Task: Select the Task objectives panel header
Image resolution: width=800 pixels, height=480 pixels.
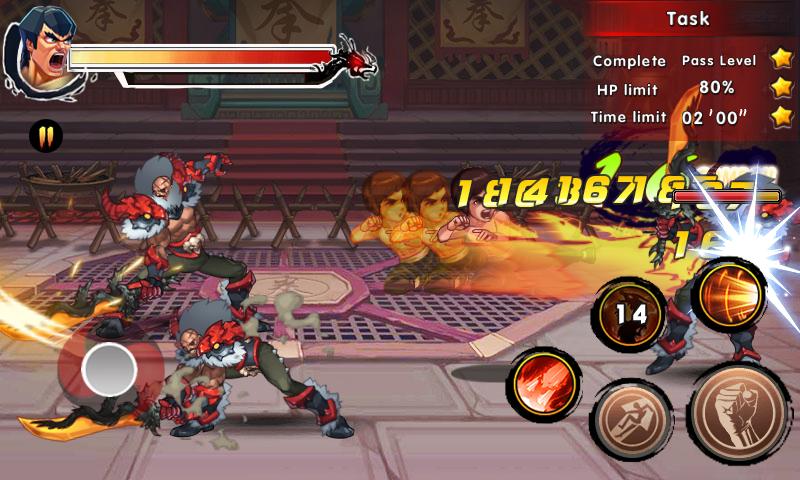Action: (688, 18)
